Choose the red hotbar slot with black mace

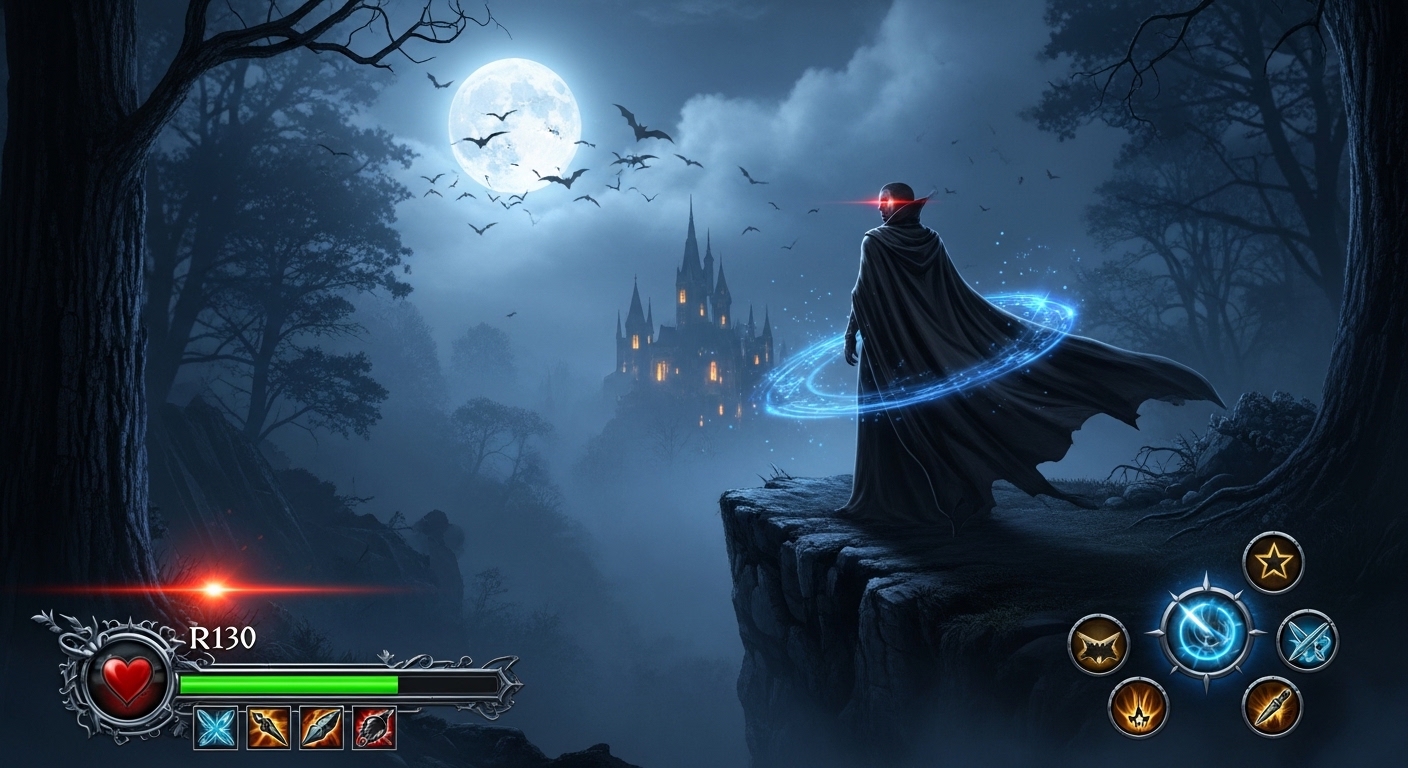[374, 727]
